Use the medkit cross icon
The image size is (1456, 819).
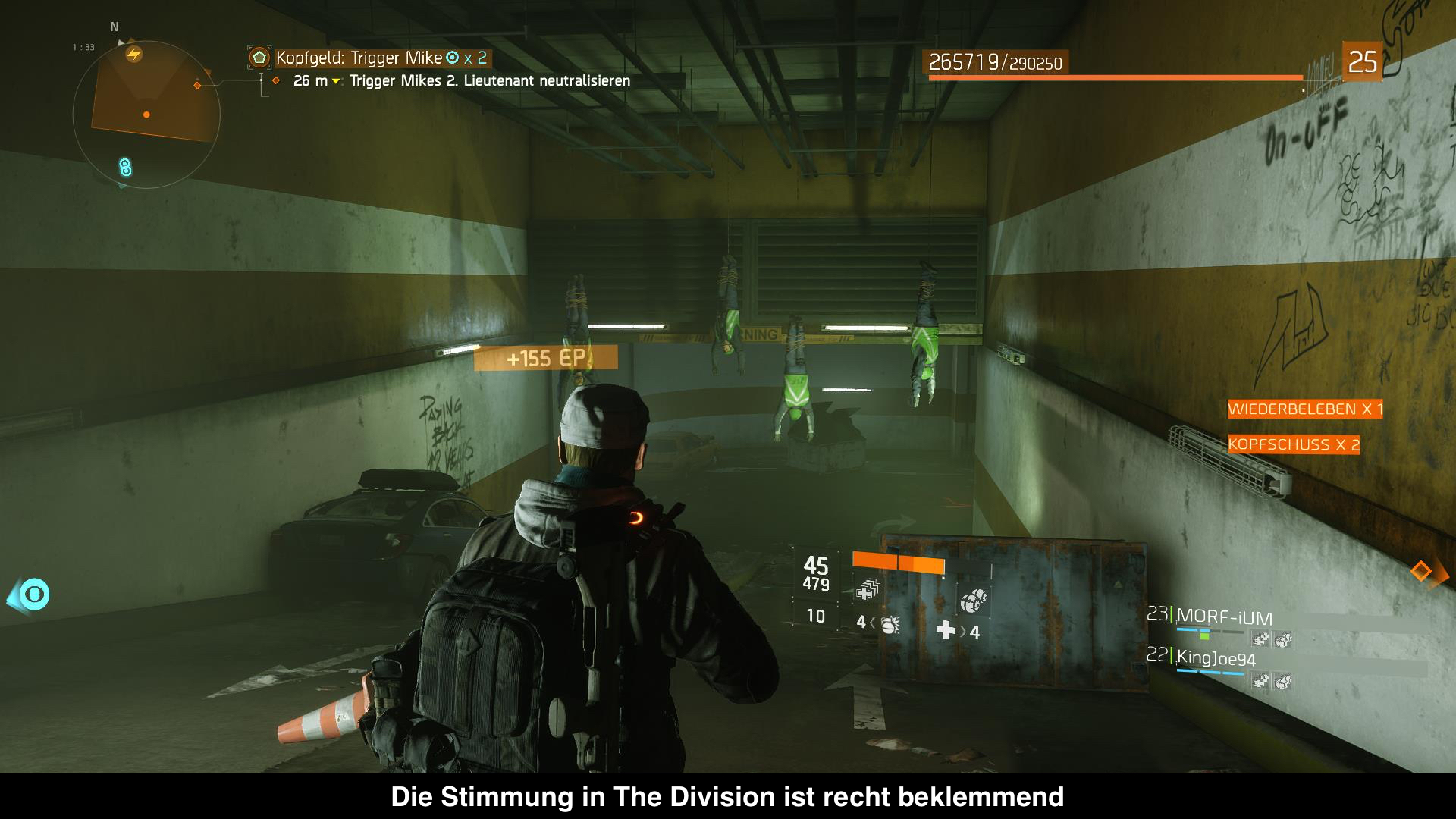946,630
